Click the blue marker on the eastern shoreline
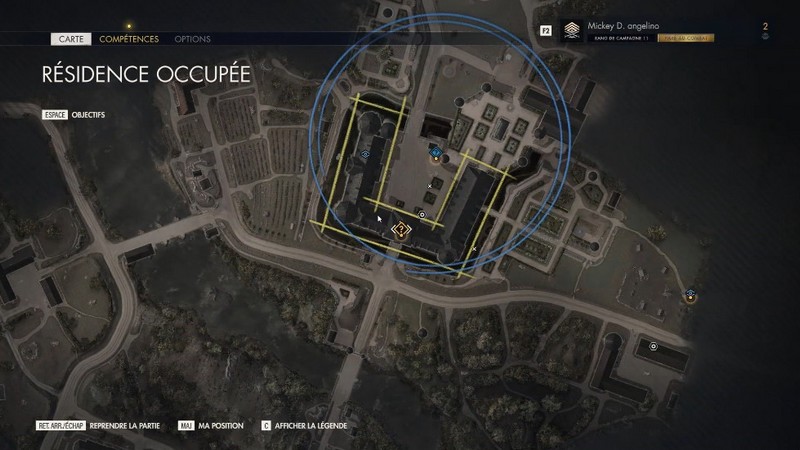The height and width of the screenshot is (450, 800). coord(690,295)
